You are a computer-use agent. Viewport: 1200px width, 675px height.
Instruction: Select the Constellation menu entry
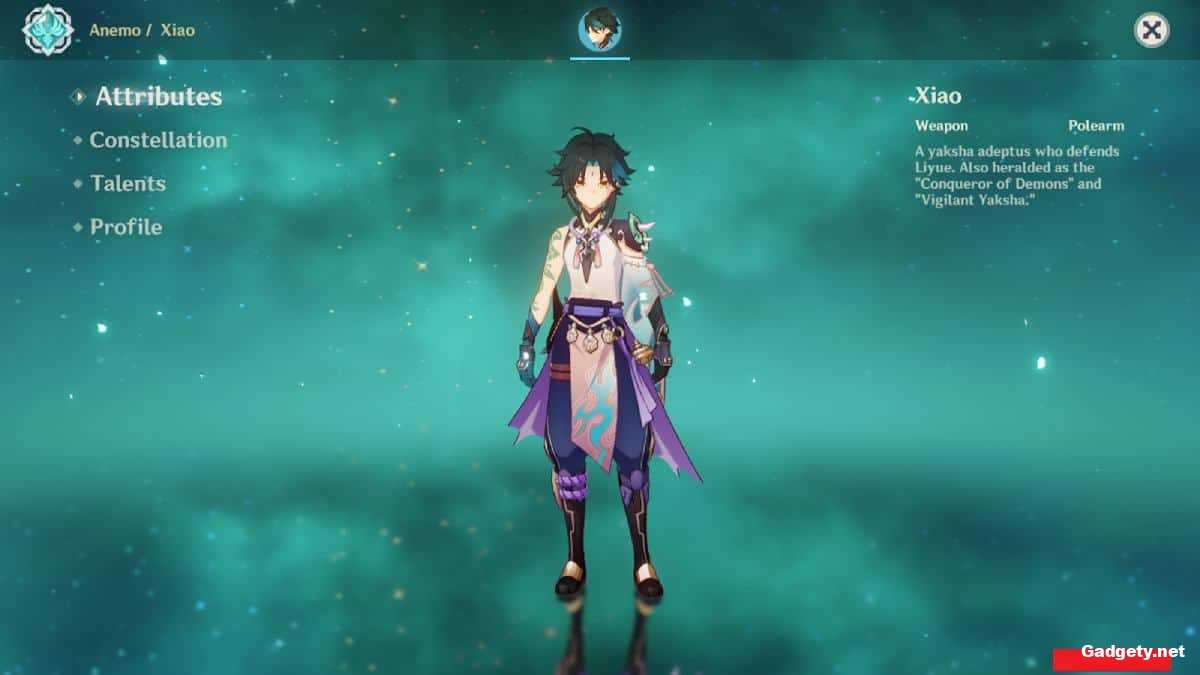(x=158, y=140)
